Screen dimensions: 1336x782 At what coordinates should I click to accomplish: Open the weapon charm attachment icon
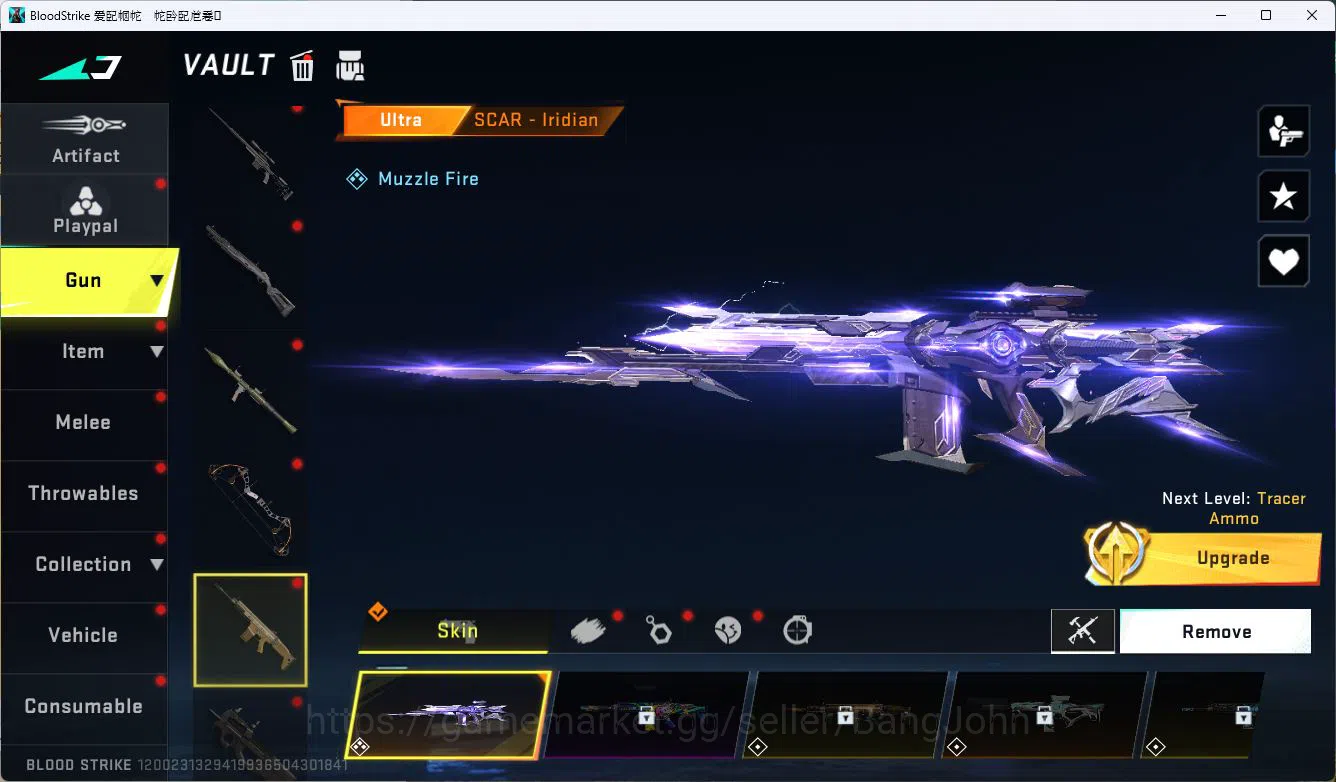point(660,630)
